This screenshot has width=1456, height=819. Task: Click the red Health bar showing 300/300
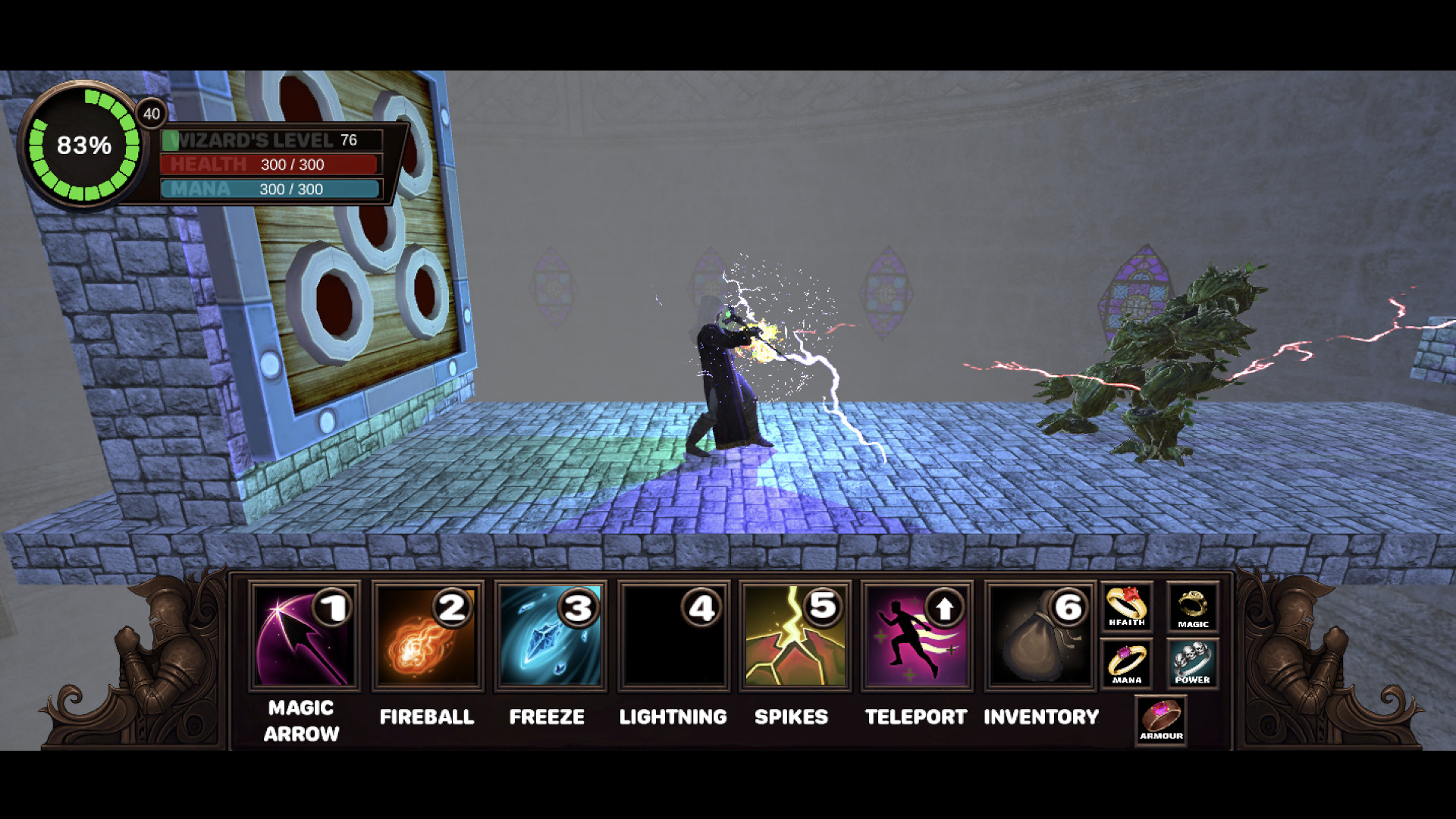click(271, 165)
